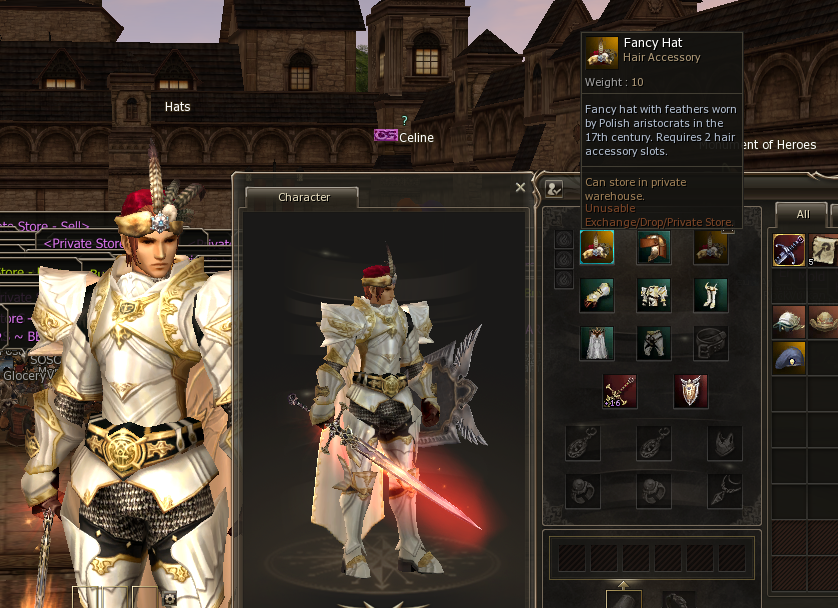This screenshot has height=608, width=838.
Task: Open the Private Store sign
Action: 85,243
